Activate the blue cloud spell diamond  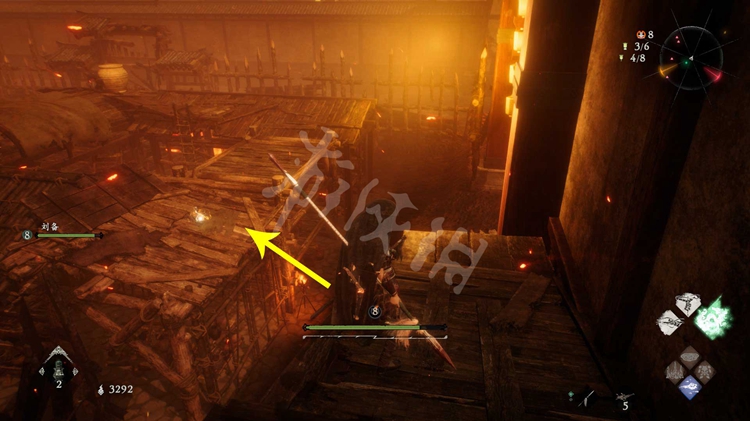(688, 386)
